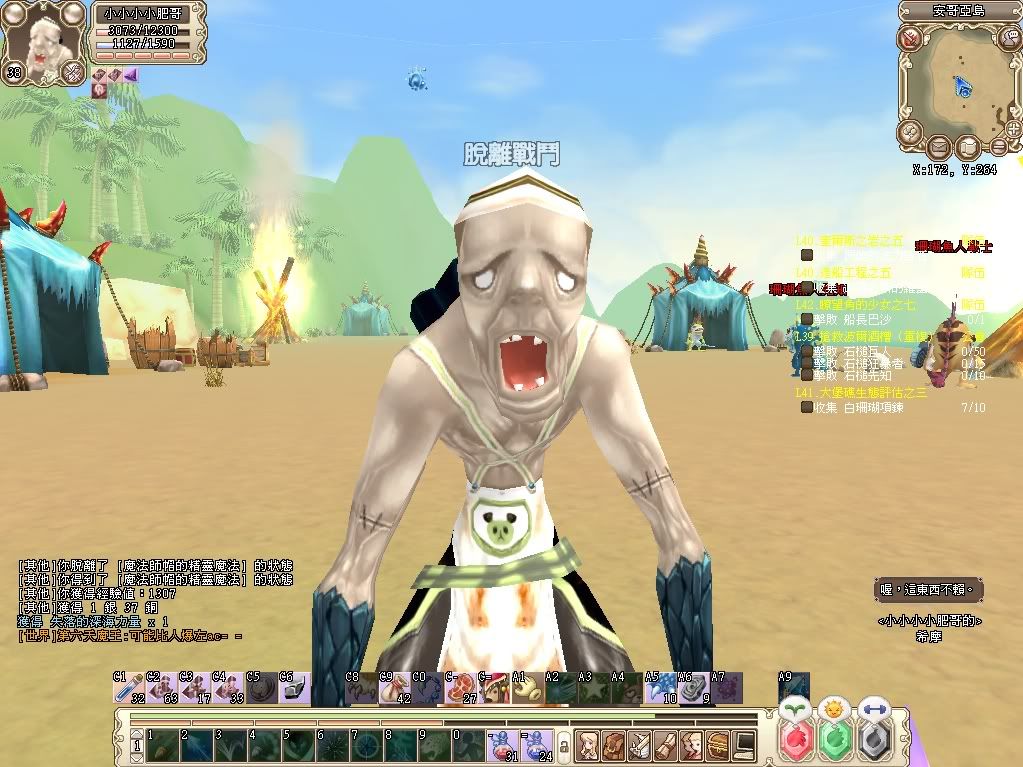The width and height of the screenshot is (1023, 767).
Task: Click the red crossed-swords button on the minimap
Action: pos(910,39)
